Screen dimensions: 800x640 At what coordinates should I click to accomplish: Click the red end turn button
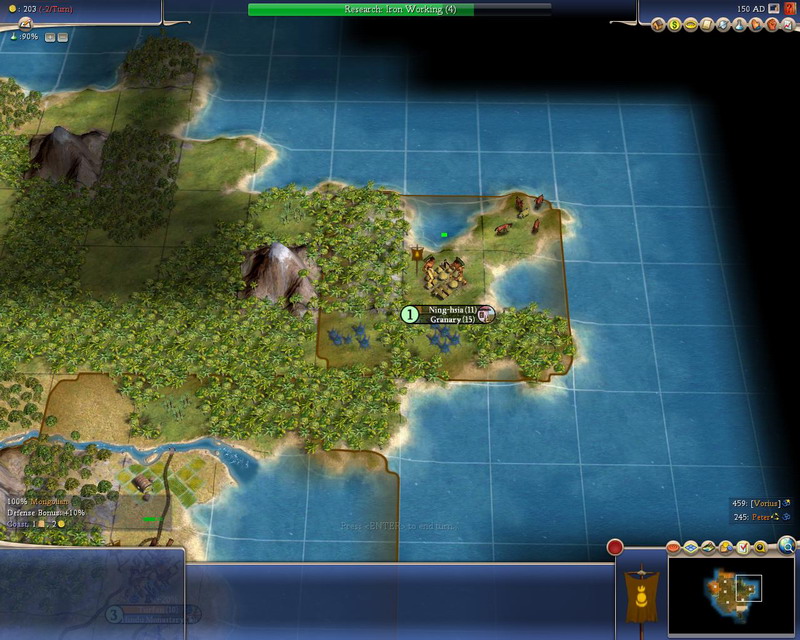615,546
